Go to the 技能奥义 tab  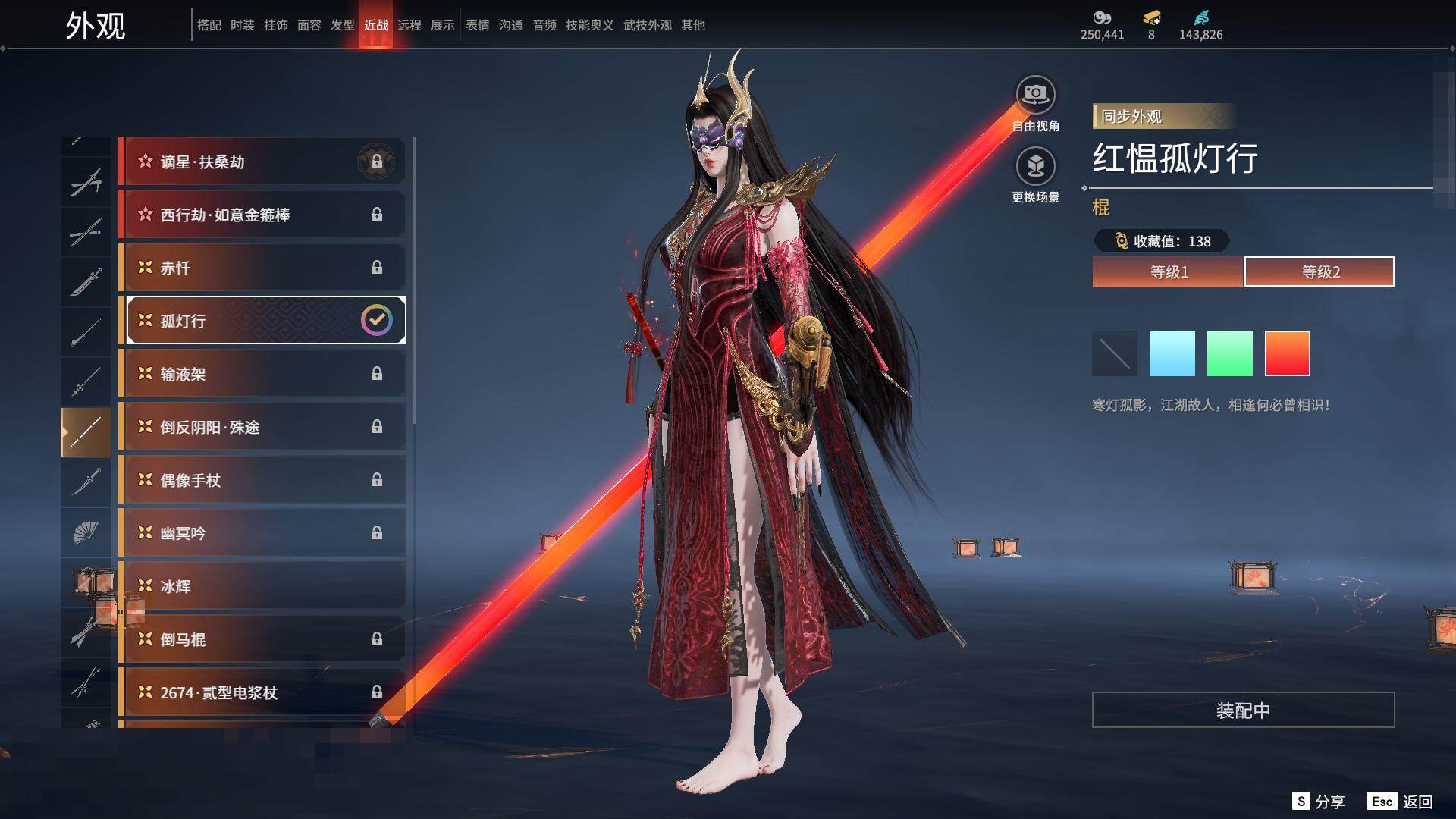[x=589, y=25]
